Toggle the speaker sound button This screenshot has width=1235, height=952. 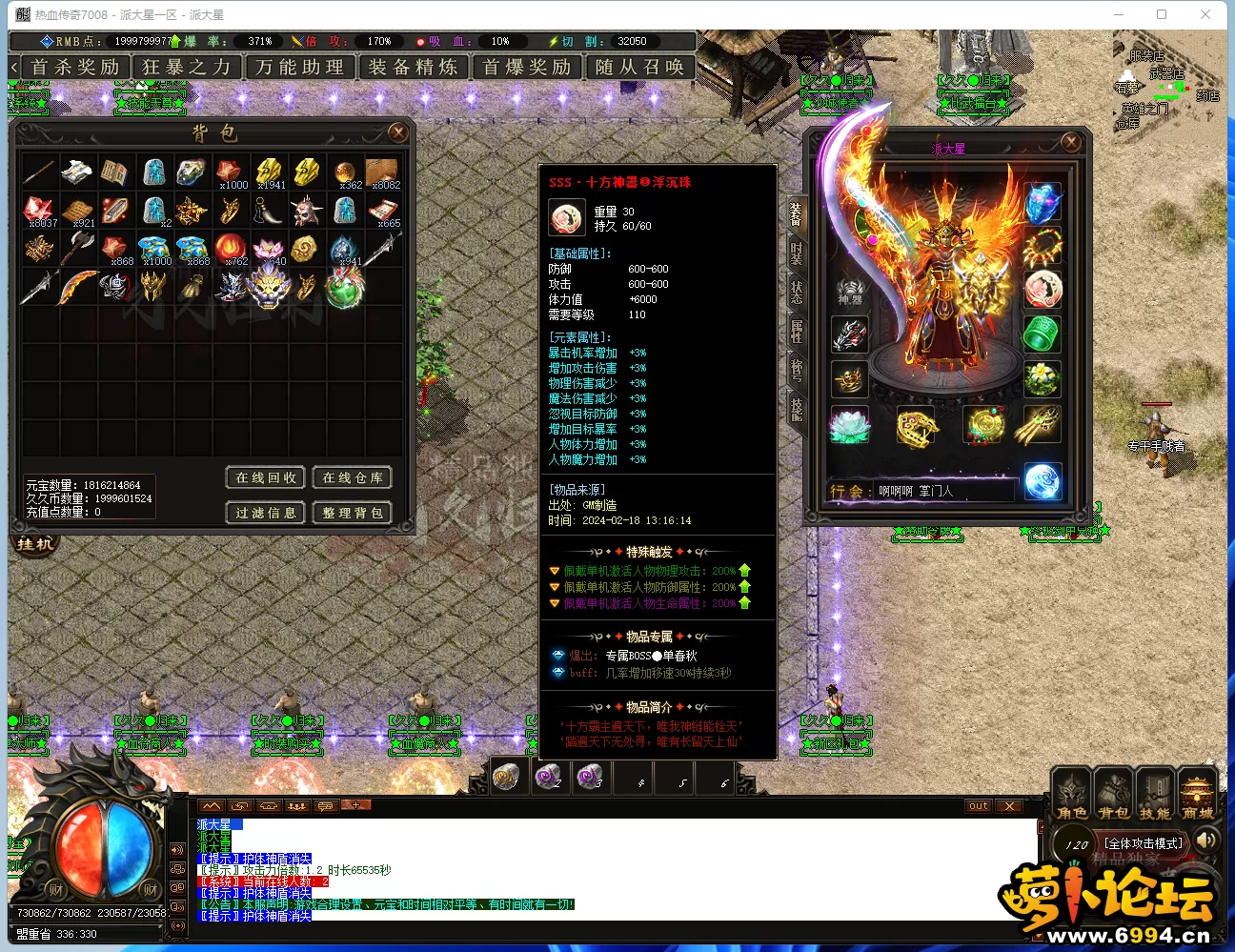pos(1206,840)
